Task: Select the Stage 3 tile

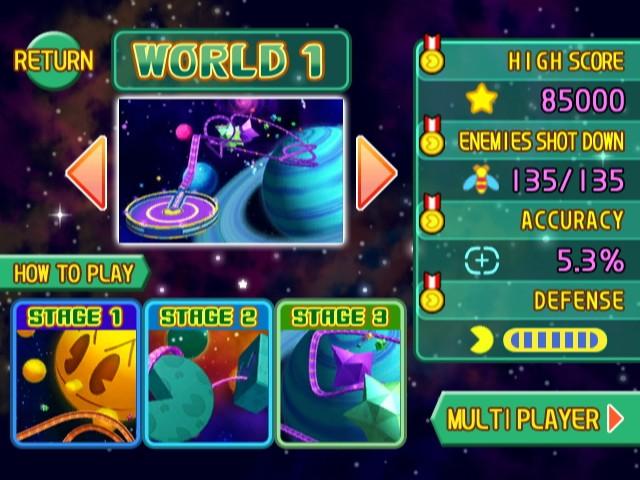Action: coord(340,374)
